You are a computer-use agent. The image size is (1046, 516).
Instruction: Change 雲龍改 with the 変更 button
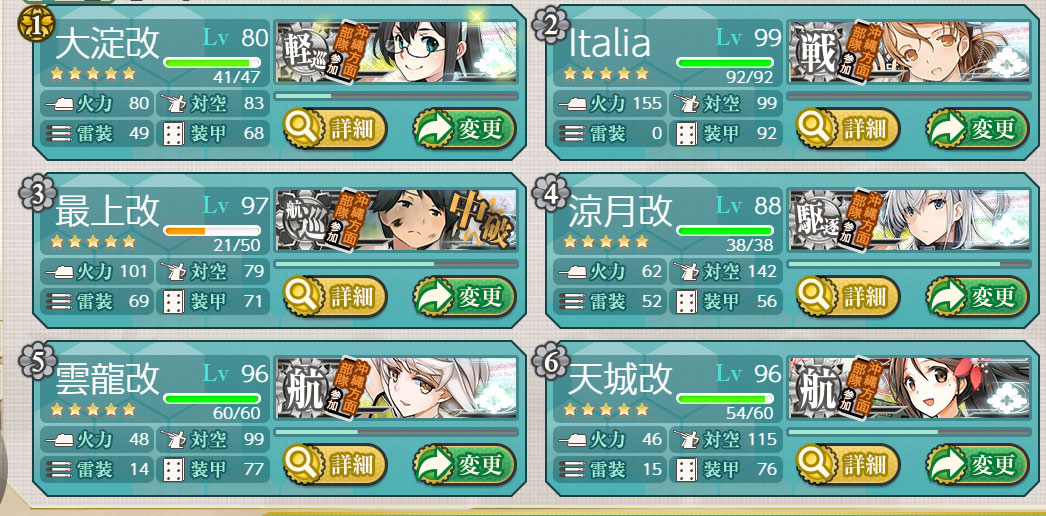464,464
